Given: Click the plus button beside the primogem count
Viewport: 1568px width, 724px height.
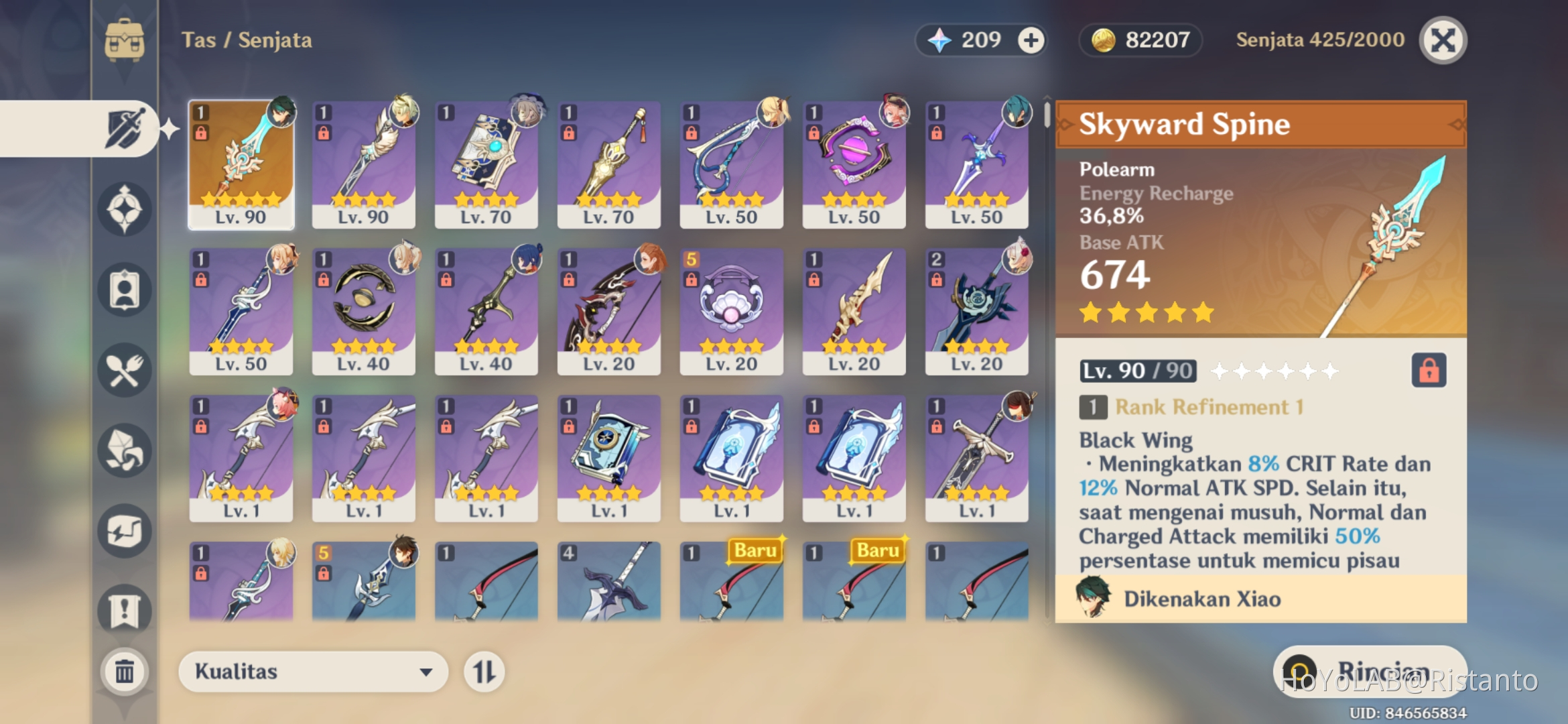Looking at the screenshot, I should click(x=1030, y=40).
